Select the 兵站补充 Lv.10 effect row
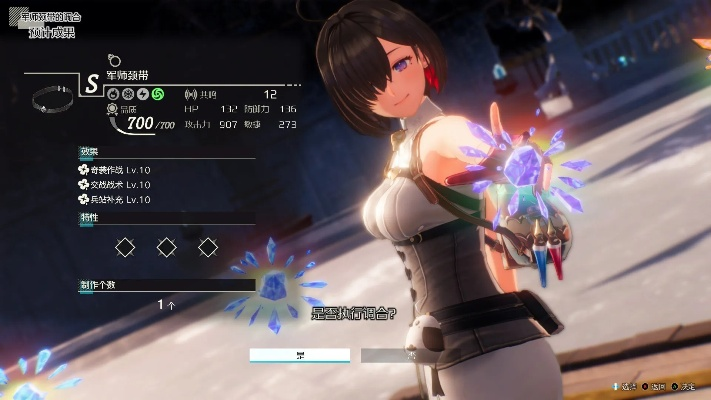This screenshot has height=400, width=711. [115, 199]
